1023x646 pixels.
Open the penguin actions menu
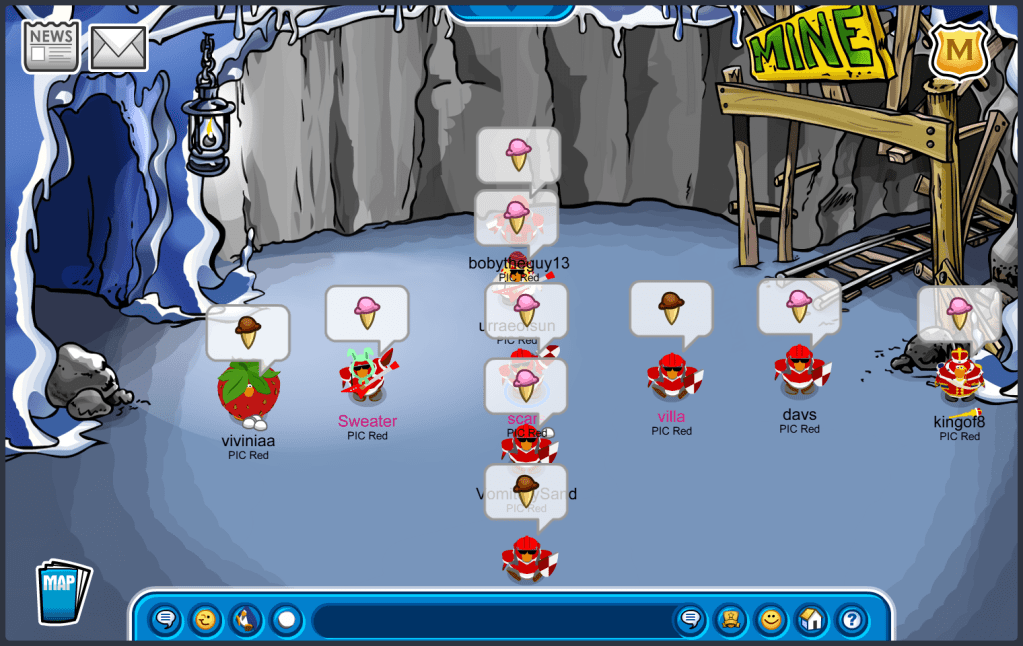pyautogui.click(x=246, y=620)
